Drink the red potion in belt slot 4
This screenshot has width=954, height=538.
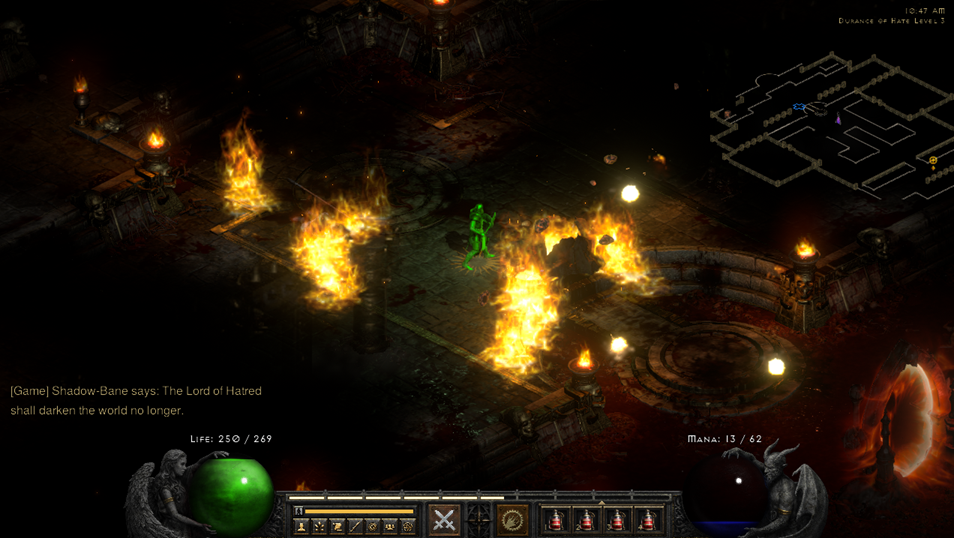(648, 519)
